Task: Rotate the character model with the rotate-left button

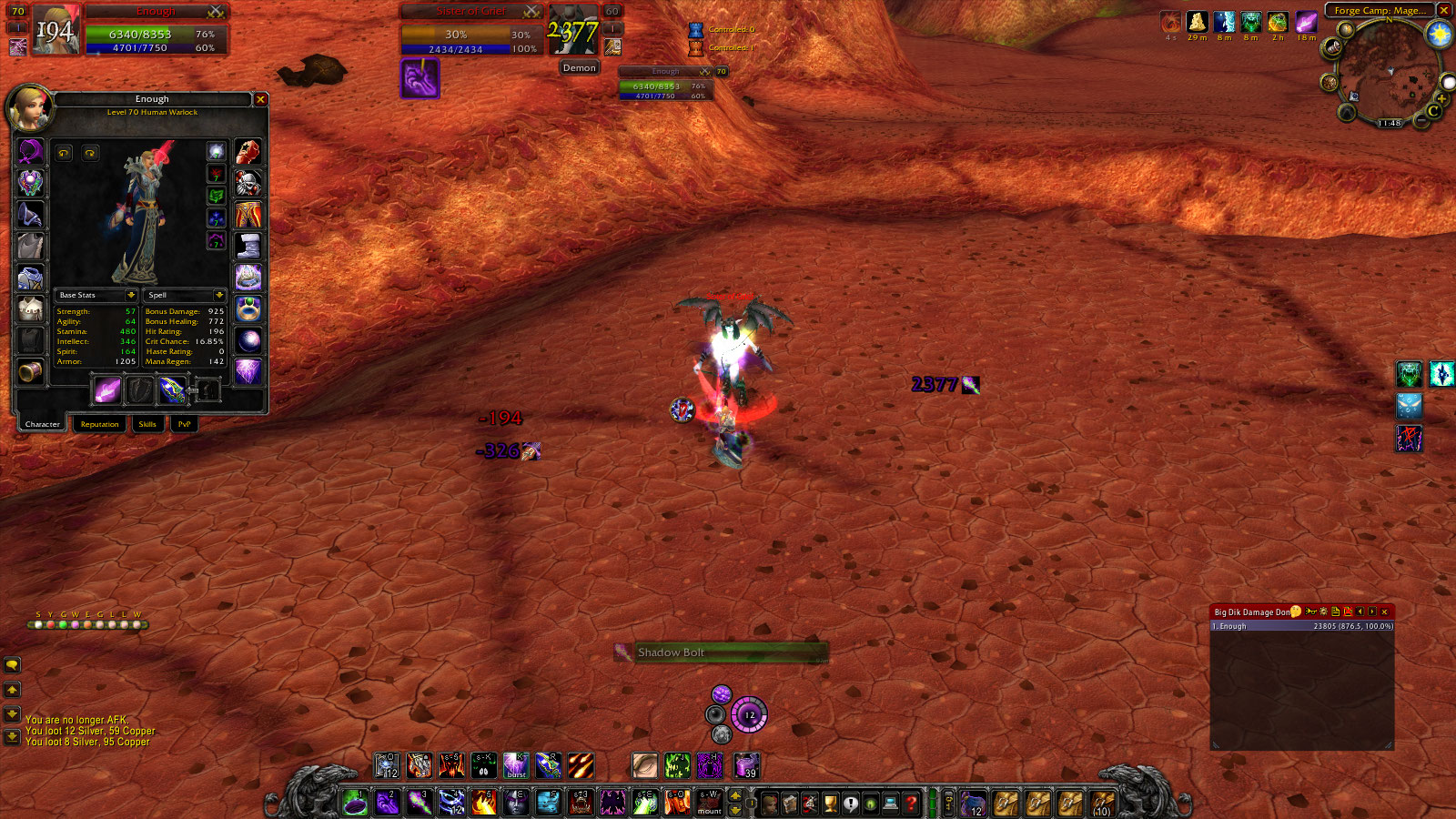Action: point(65,152)
